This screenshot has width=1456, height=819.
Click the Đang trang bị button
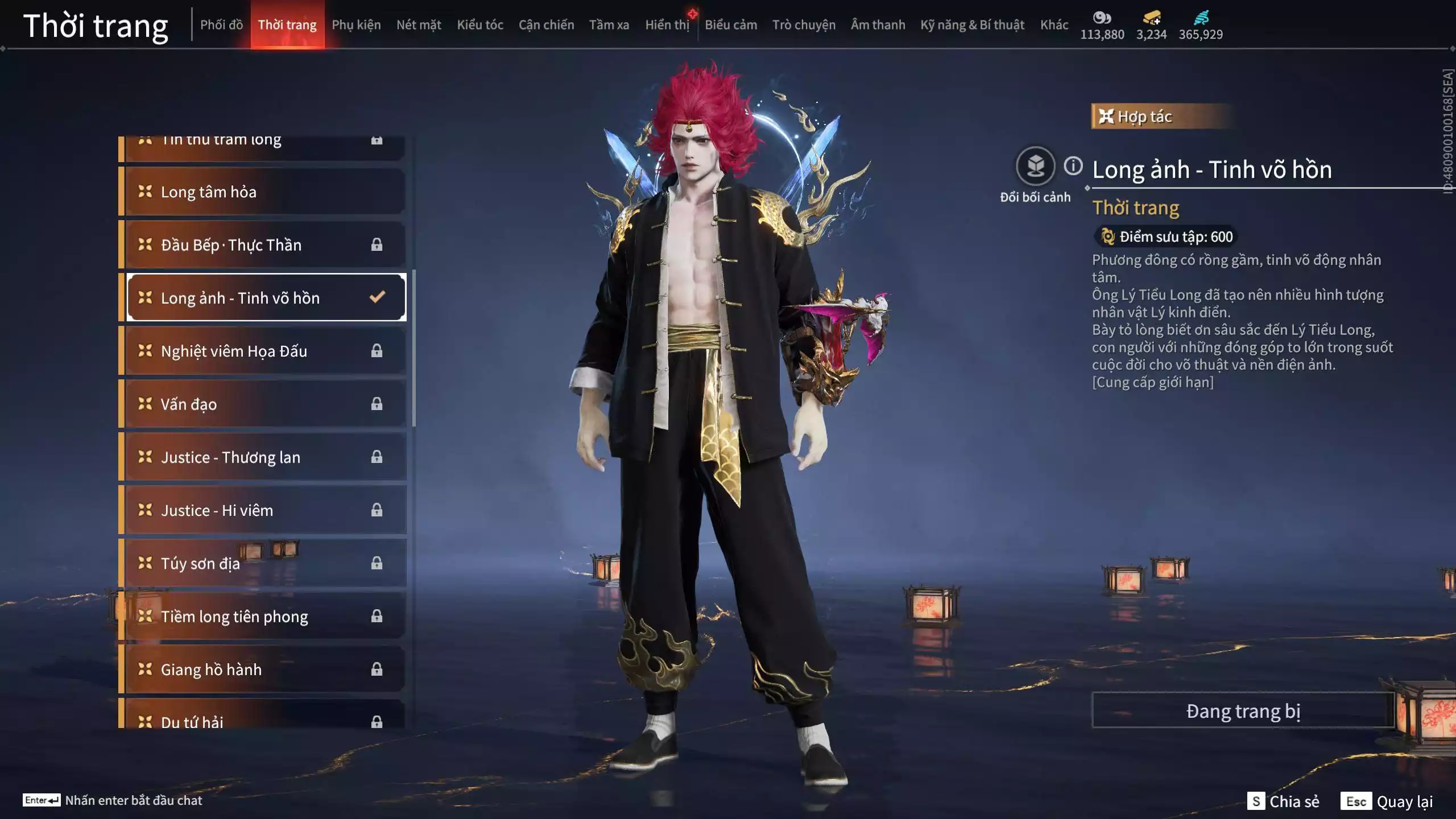[1243, 711]
